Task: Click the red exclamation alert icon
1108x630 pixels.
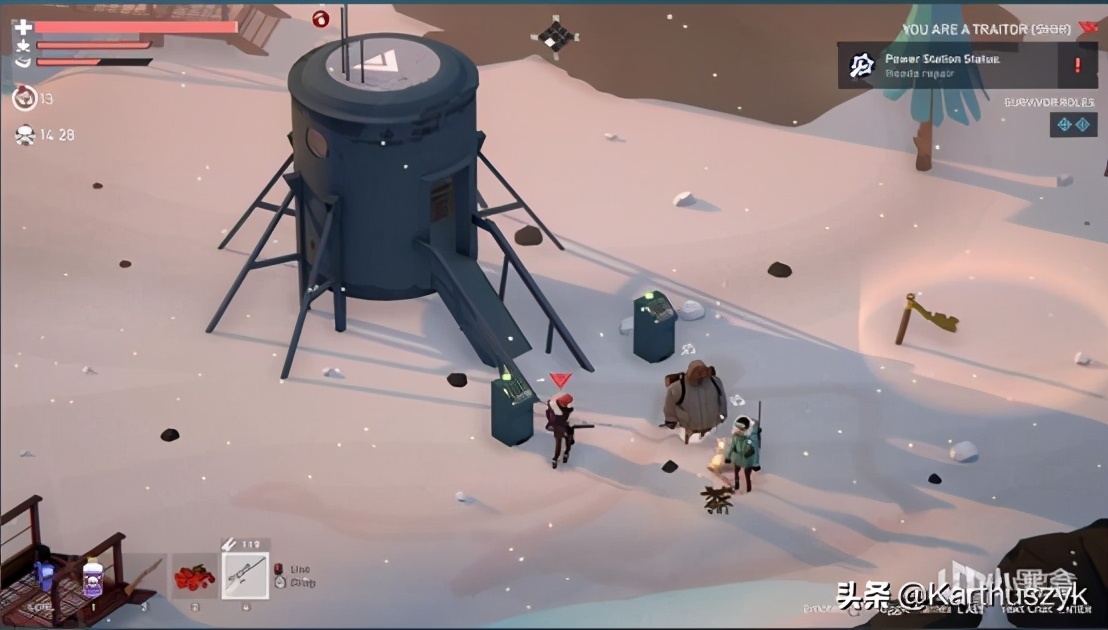Action: click(1077, 66)
